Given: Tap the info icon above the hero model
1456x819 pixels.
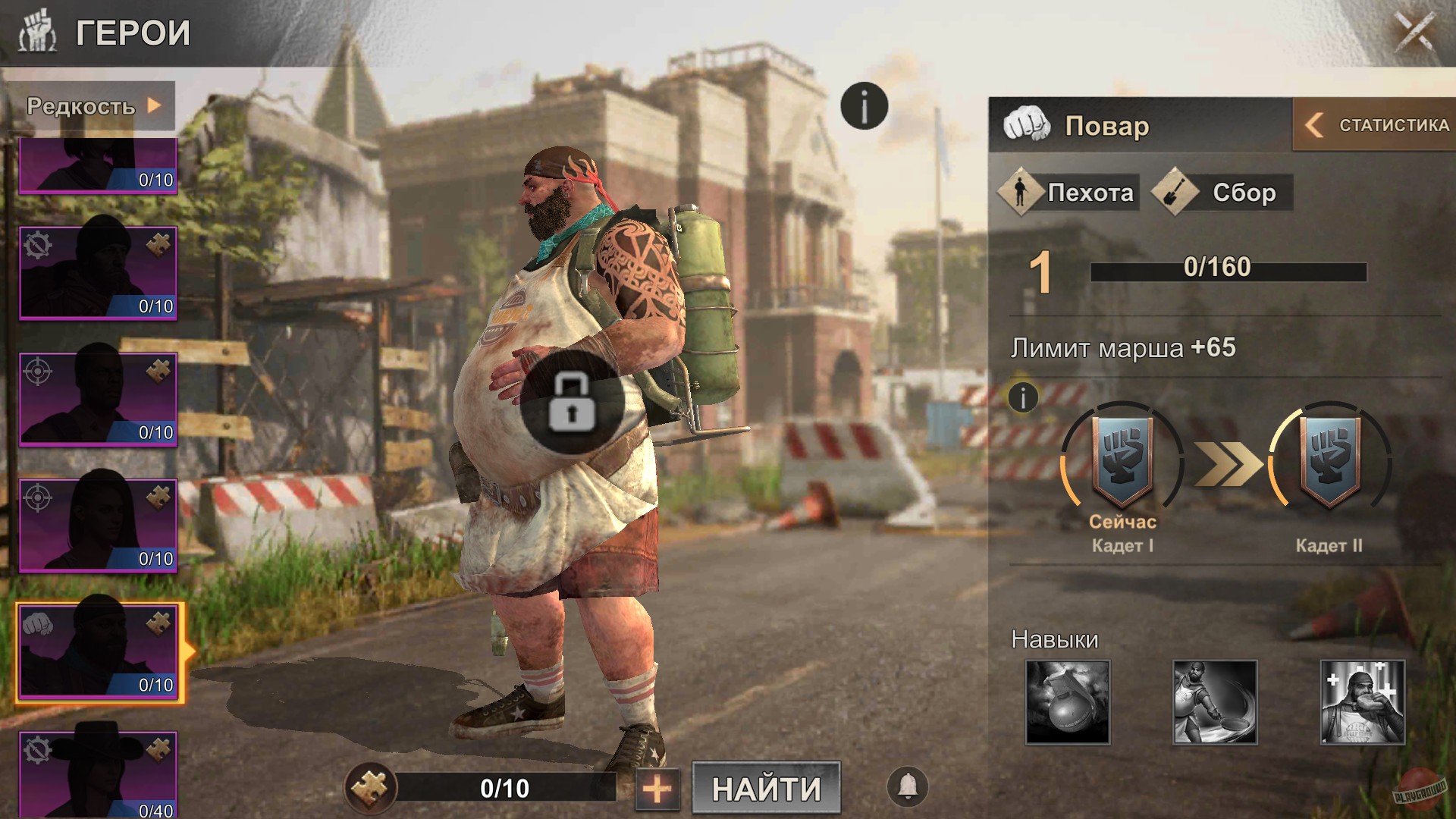Looking at the screenshot, I should point(864,105).
